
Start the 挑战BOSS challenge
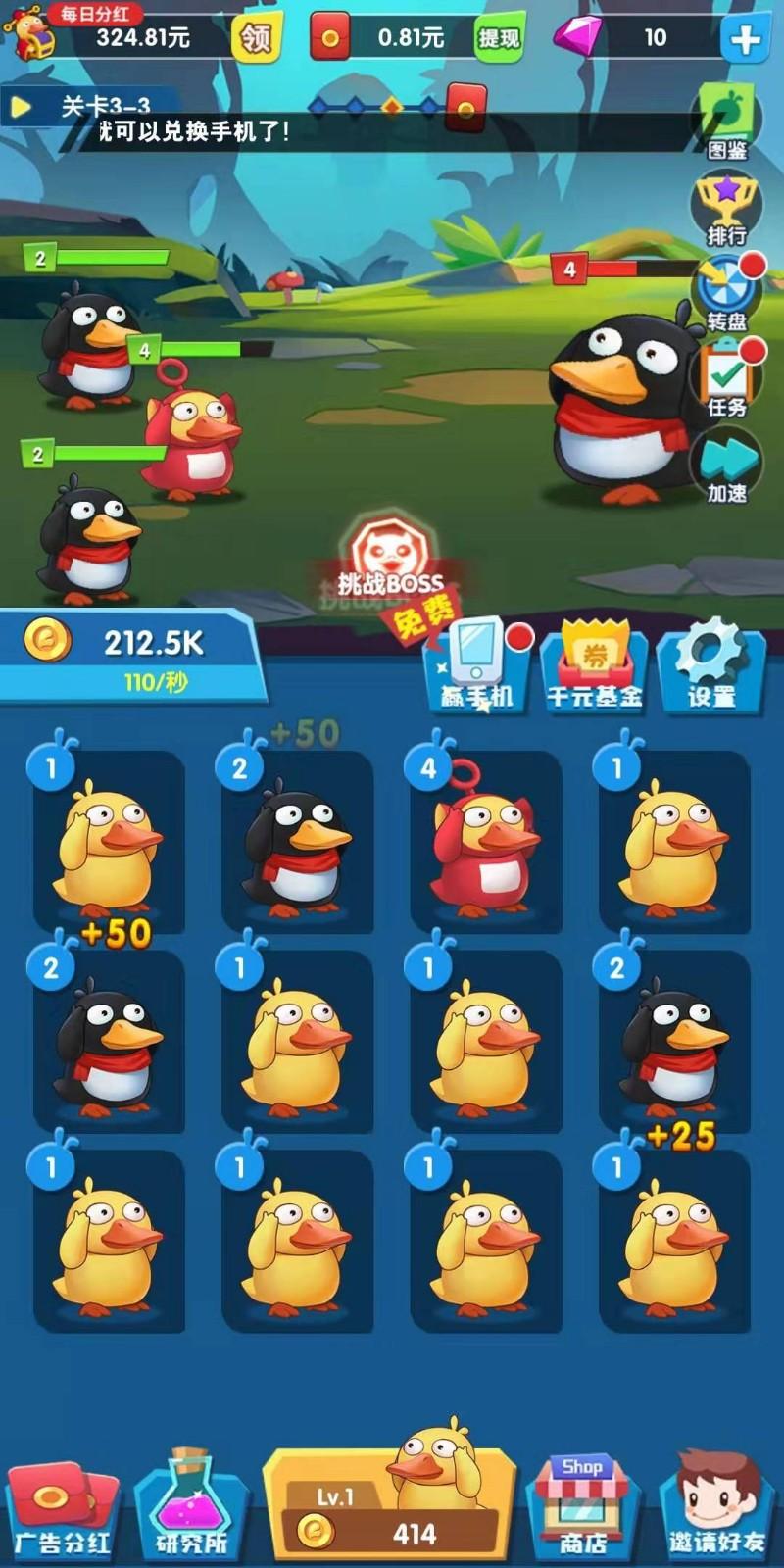point(392,566)
